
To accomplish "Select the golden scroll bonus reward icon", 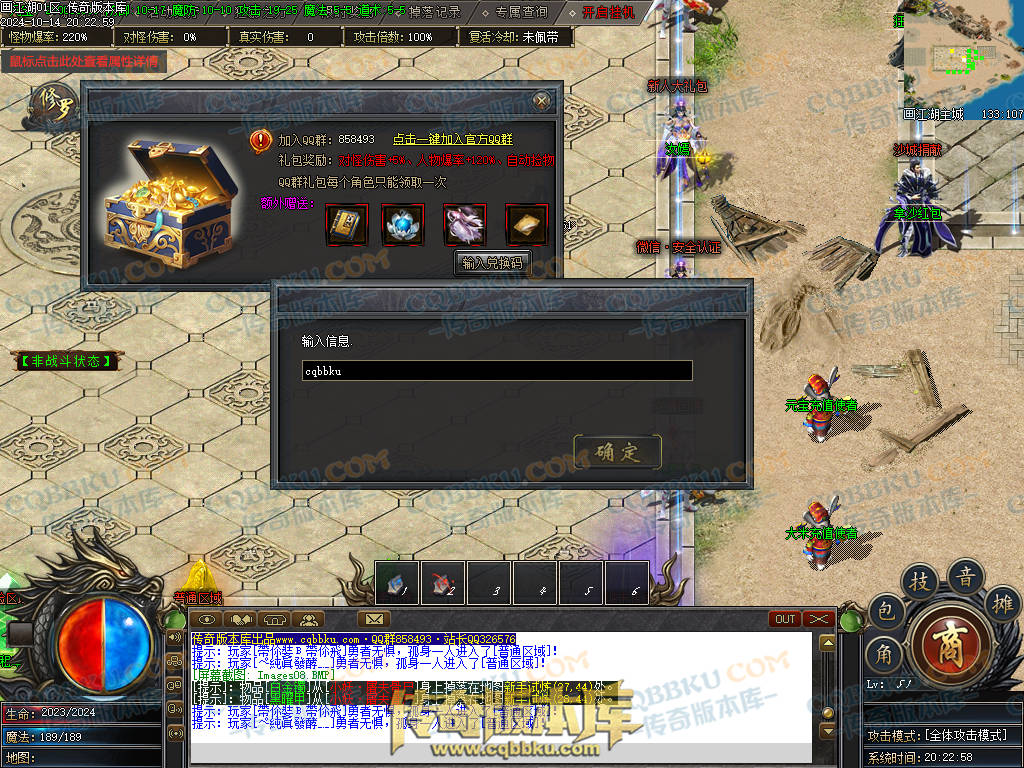I will pos(526,224).
